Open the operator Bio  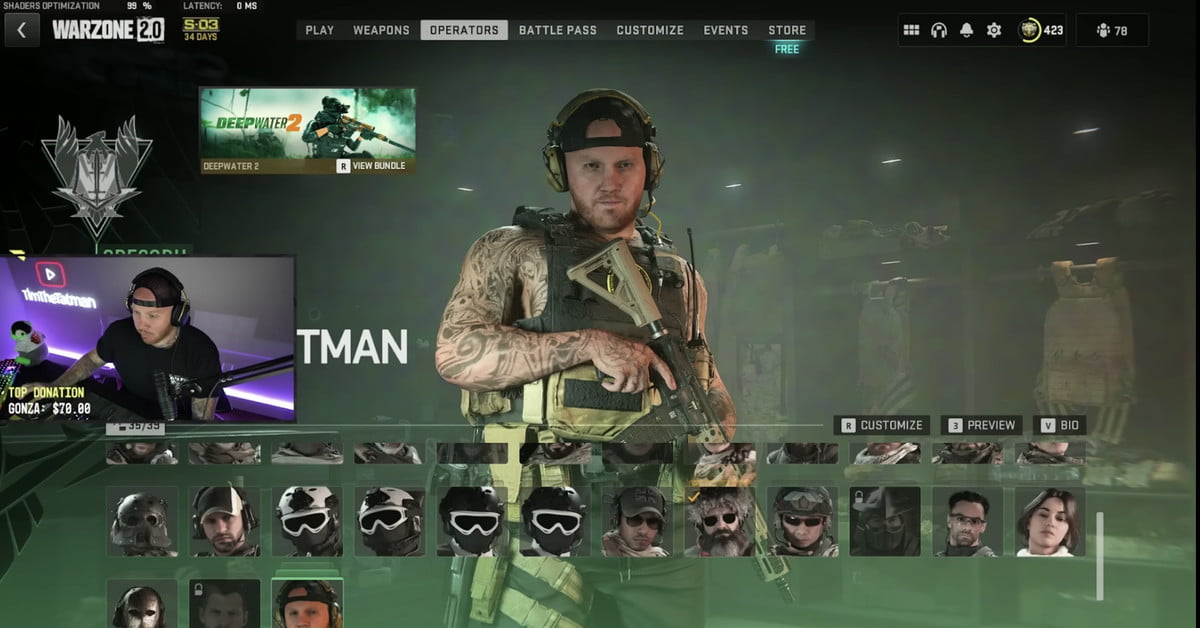pos(1059,425)
